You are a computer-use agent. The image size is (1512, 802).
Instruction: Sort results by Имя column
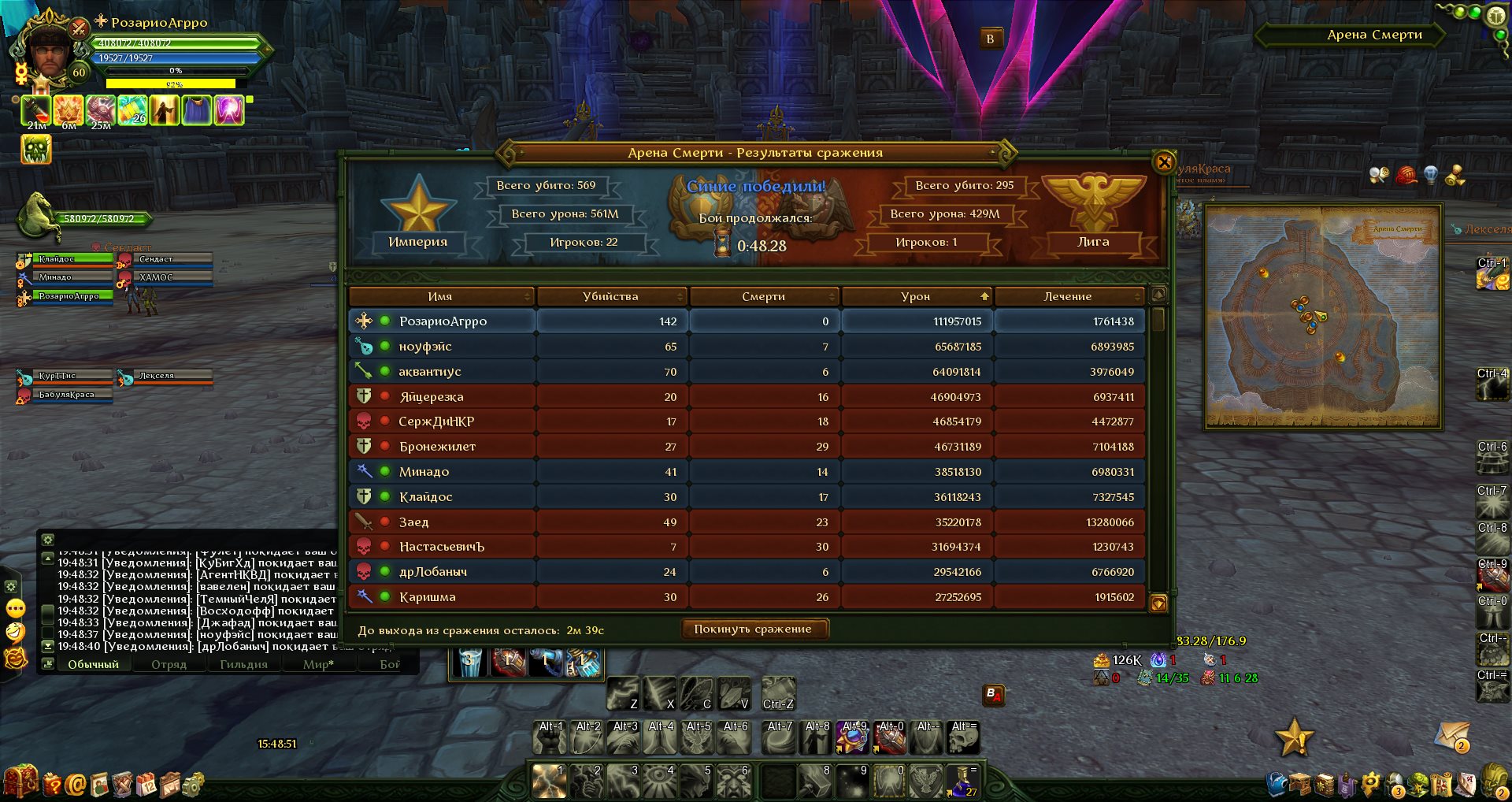click(440, 296)
